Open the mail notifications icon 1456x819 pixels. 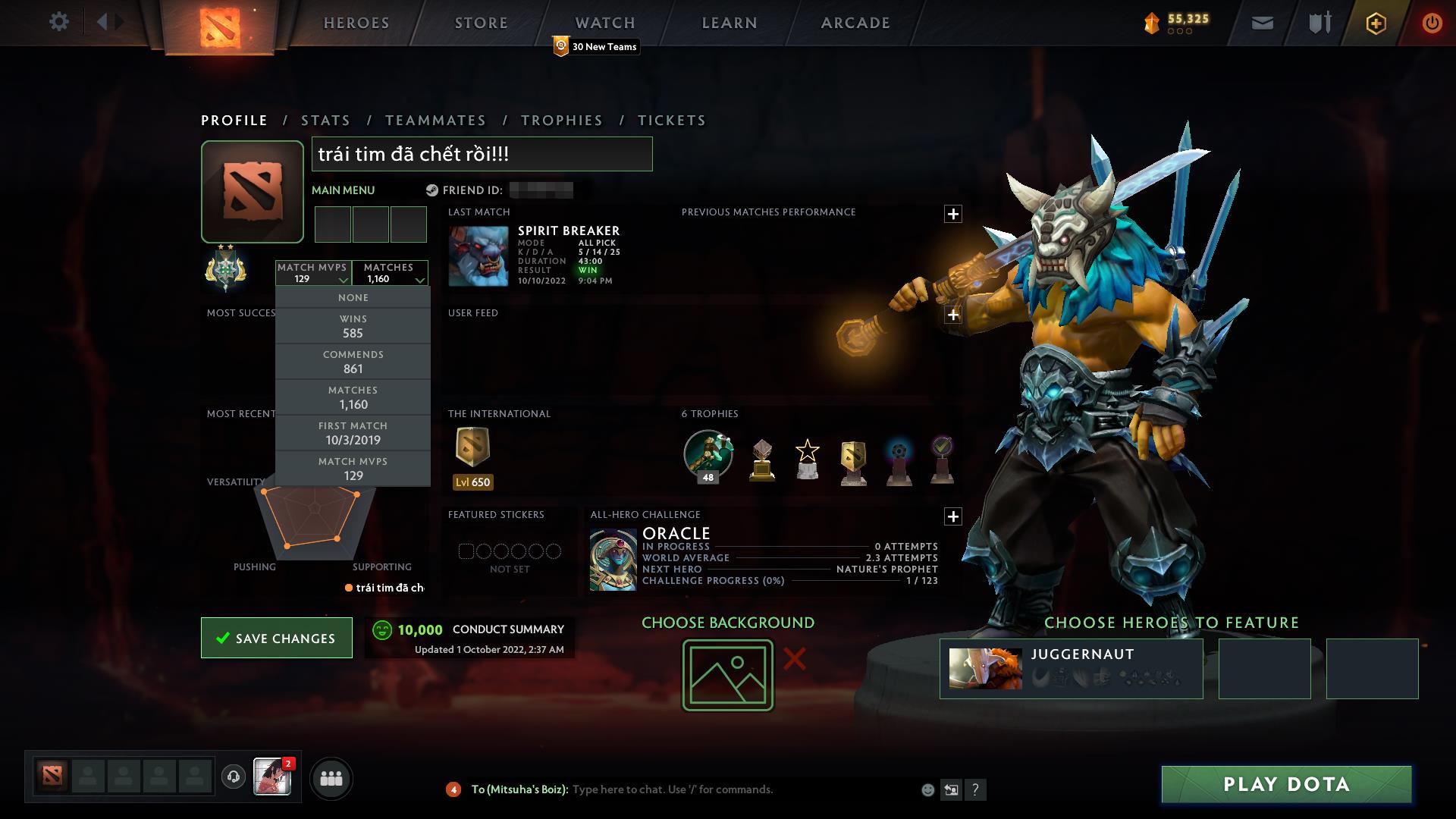pos(1261,23)
